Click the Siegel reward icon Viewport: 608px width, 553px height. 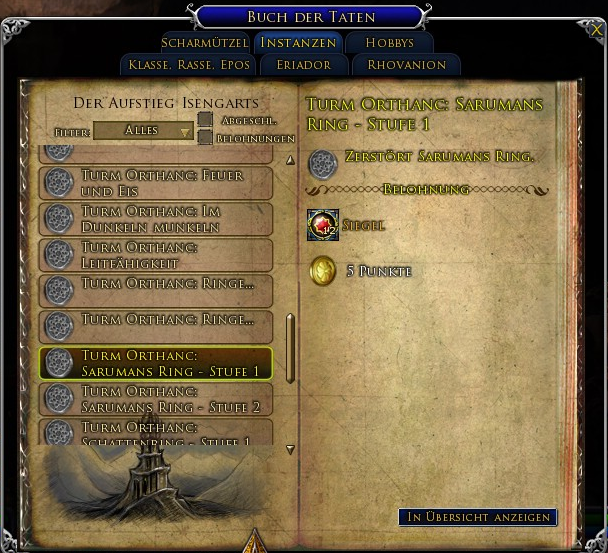[x=323, y=226]
